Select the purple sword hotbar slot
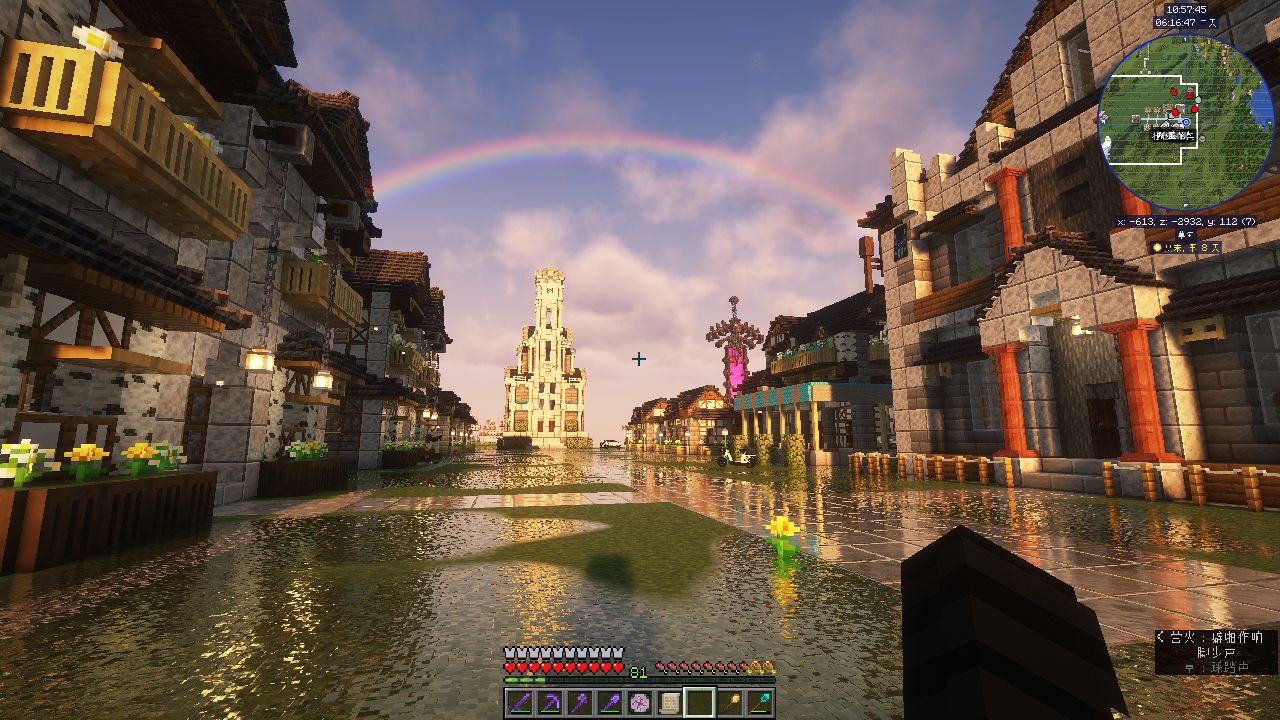The height and width of the screenshot is (720, 1280). point(519,703)
